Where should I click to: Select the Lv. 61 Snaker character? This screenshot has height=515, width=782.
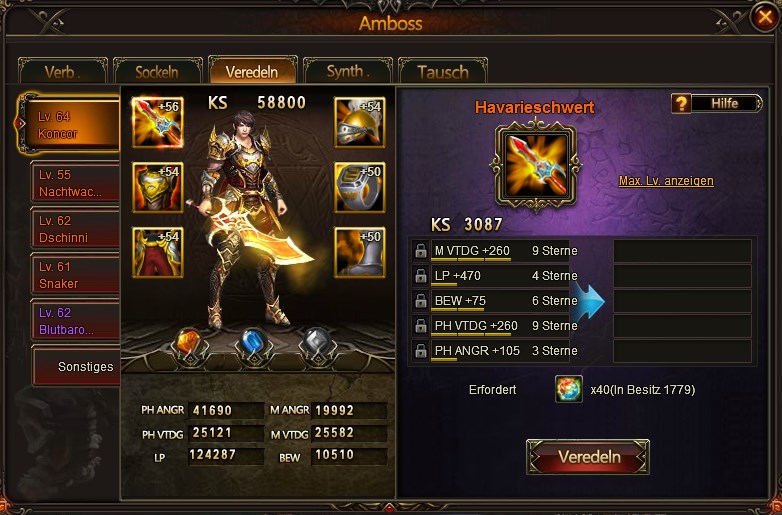click(x=74, y=275)
